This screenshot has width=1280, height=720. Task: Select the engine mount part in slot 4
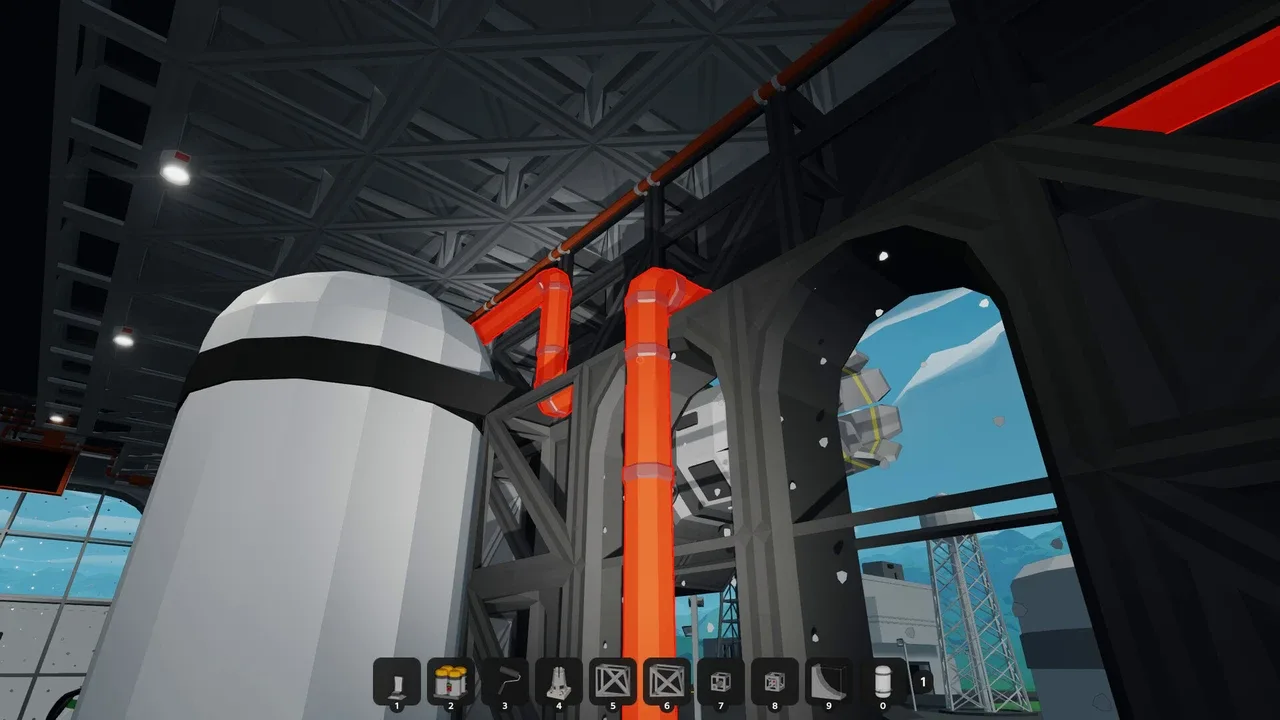pos(559,681)
